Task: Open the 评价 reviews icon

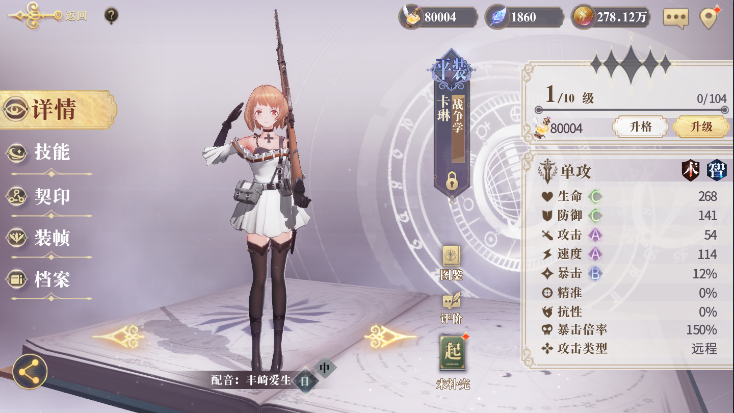Action: [451, 304]
